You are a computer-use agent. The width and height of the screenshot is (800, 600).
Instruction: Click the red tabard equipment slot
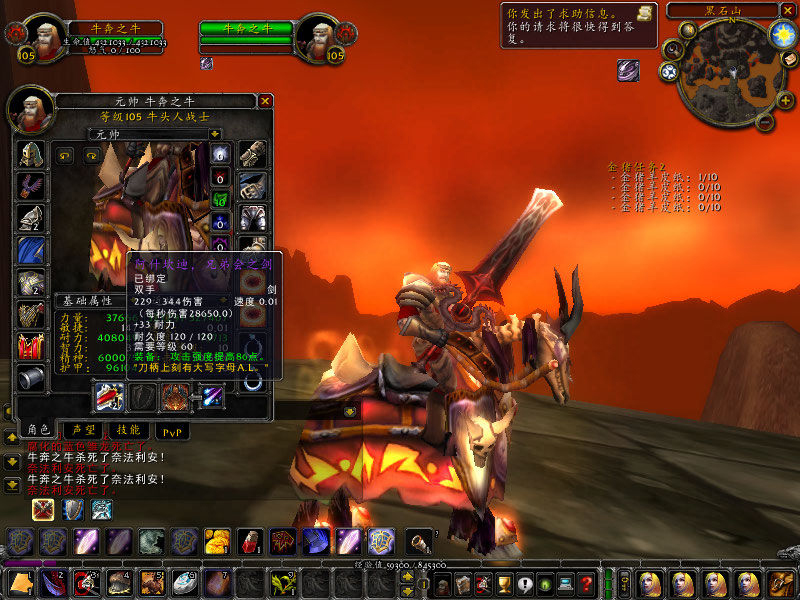(x=31, y=346)
